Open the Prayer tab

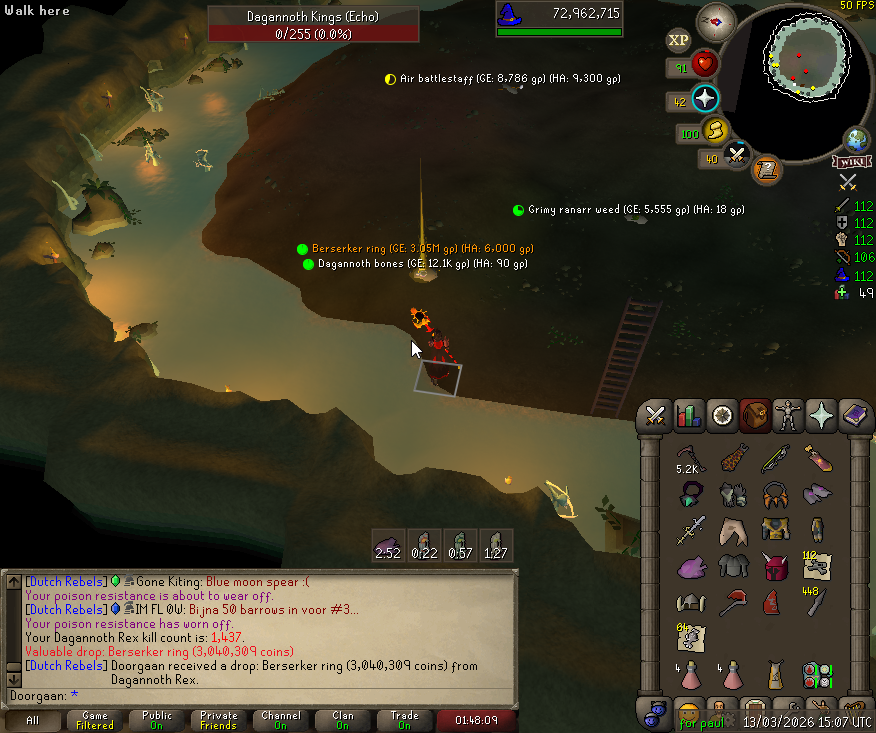coord(822,414)
